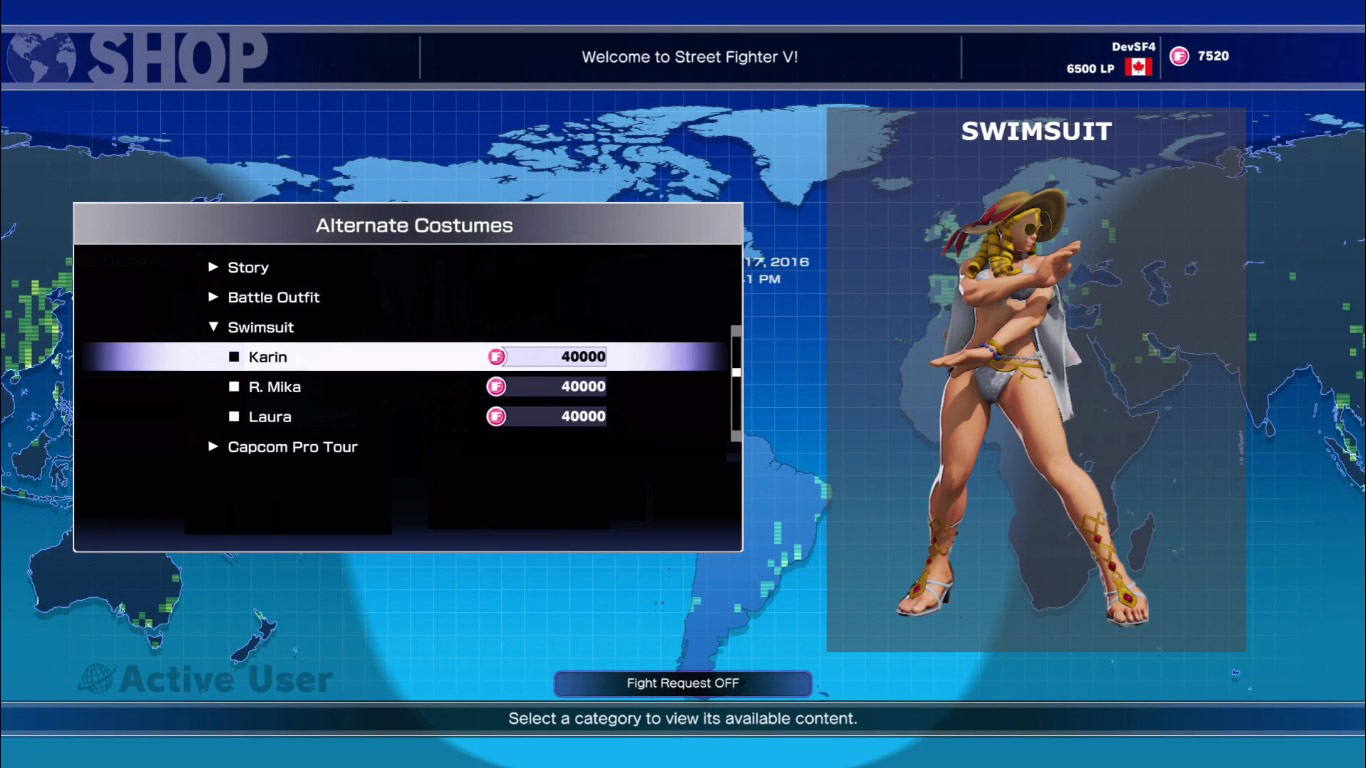Click the currency icon on Laura's price
This screenshot has width=1366, height=768.
tap(497, 416)
